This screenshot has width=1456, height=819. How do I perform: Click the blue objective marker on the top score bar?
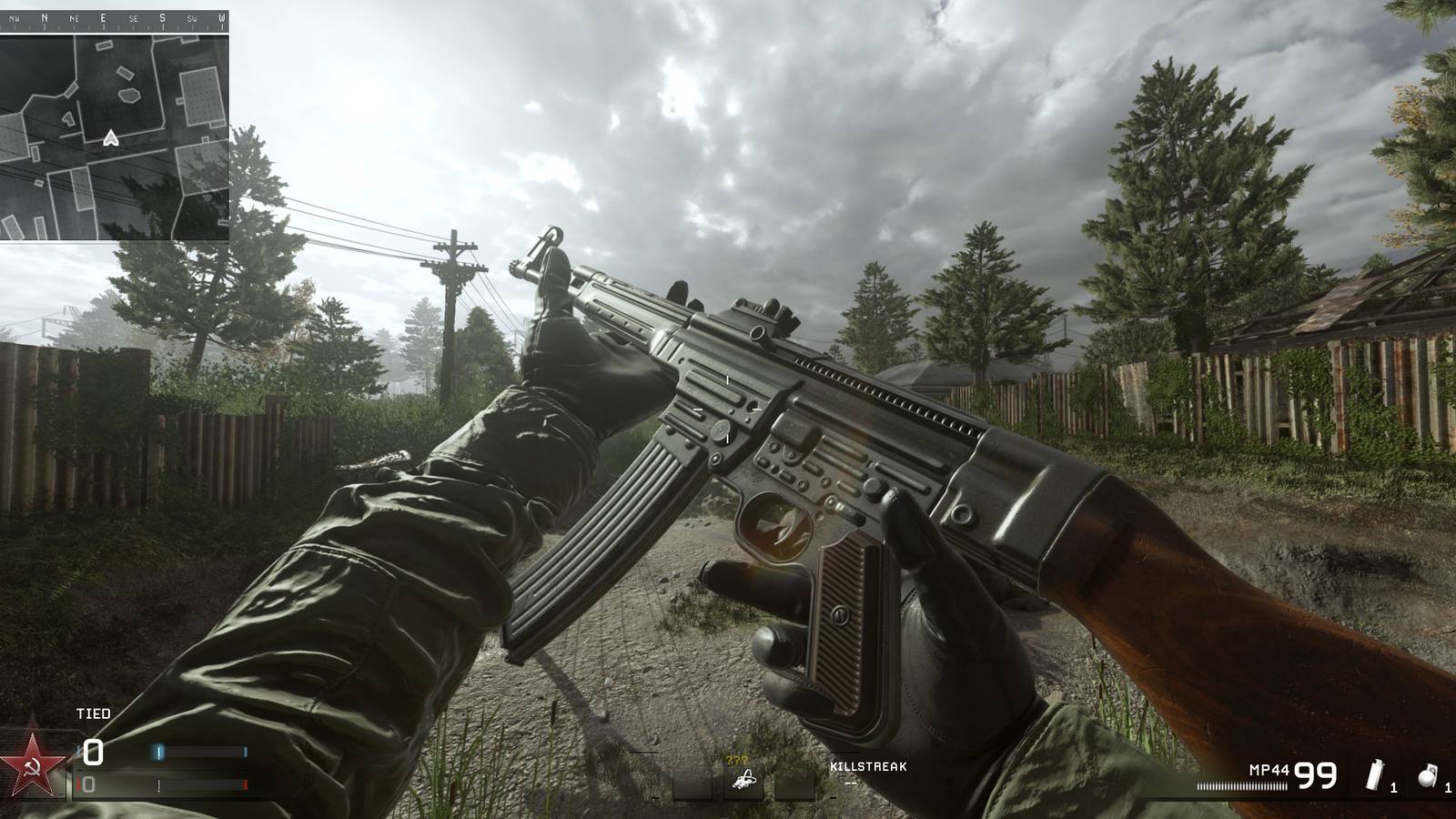point(160,752)
